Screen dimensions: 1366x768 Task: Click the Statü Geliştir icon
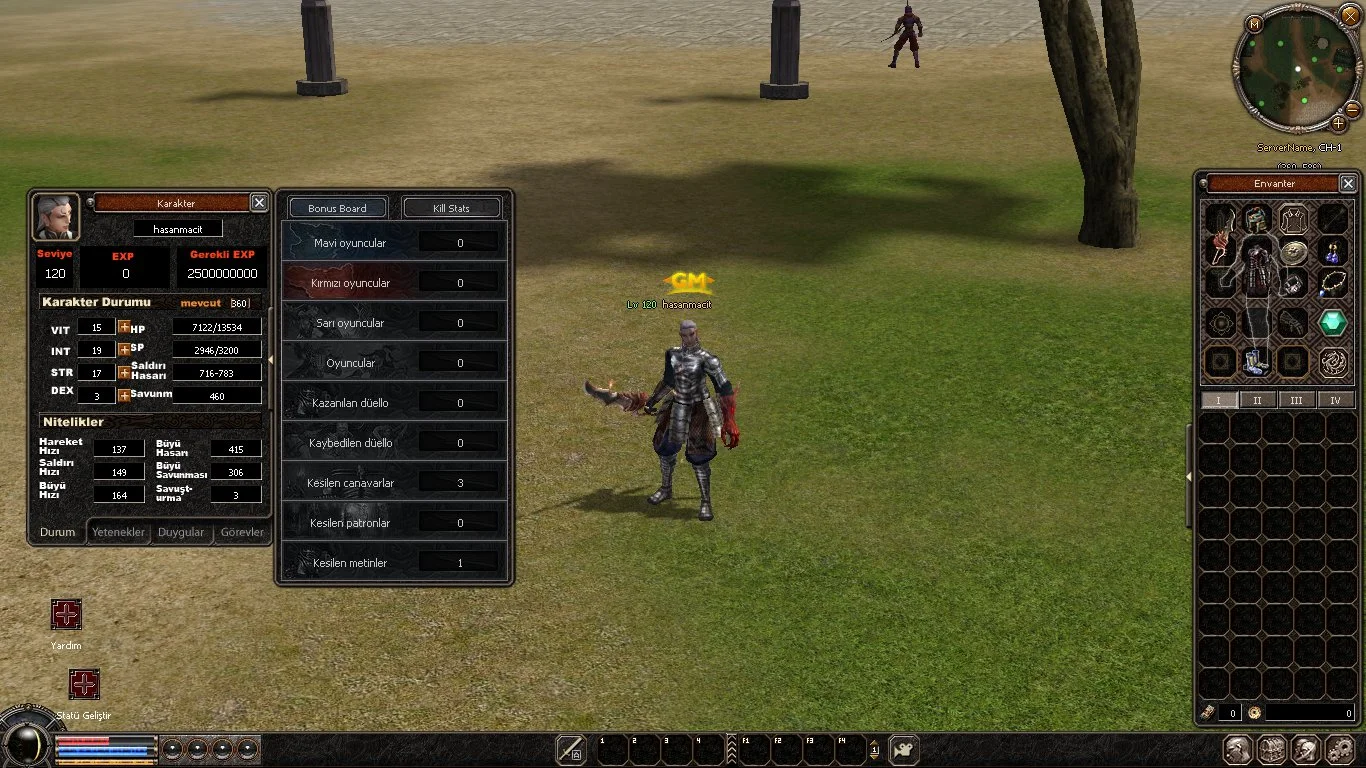point(84,684)
